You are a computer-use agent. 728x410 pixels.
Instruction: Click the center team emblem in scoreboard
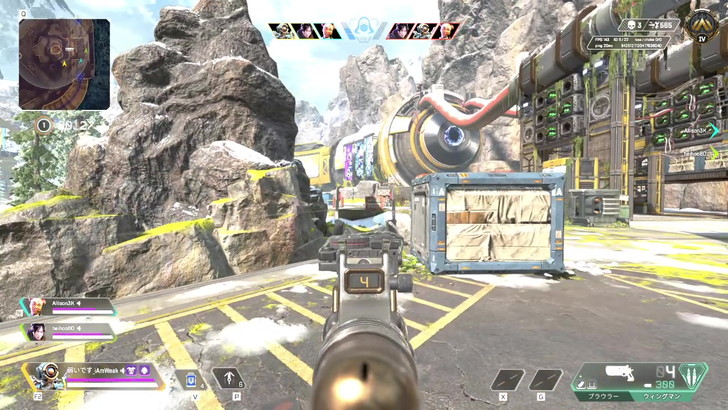coord(364,31)
